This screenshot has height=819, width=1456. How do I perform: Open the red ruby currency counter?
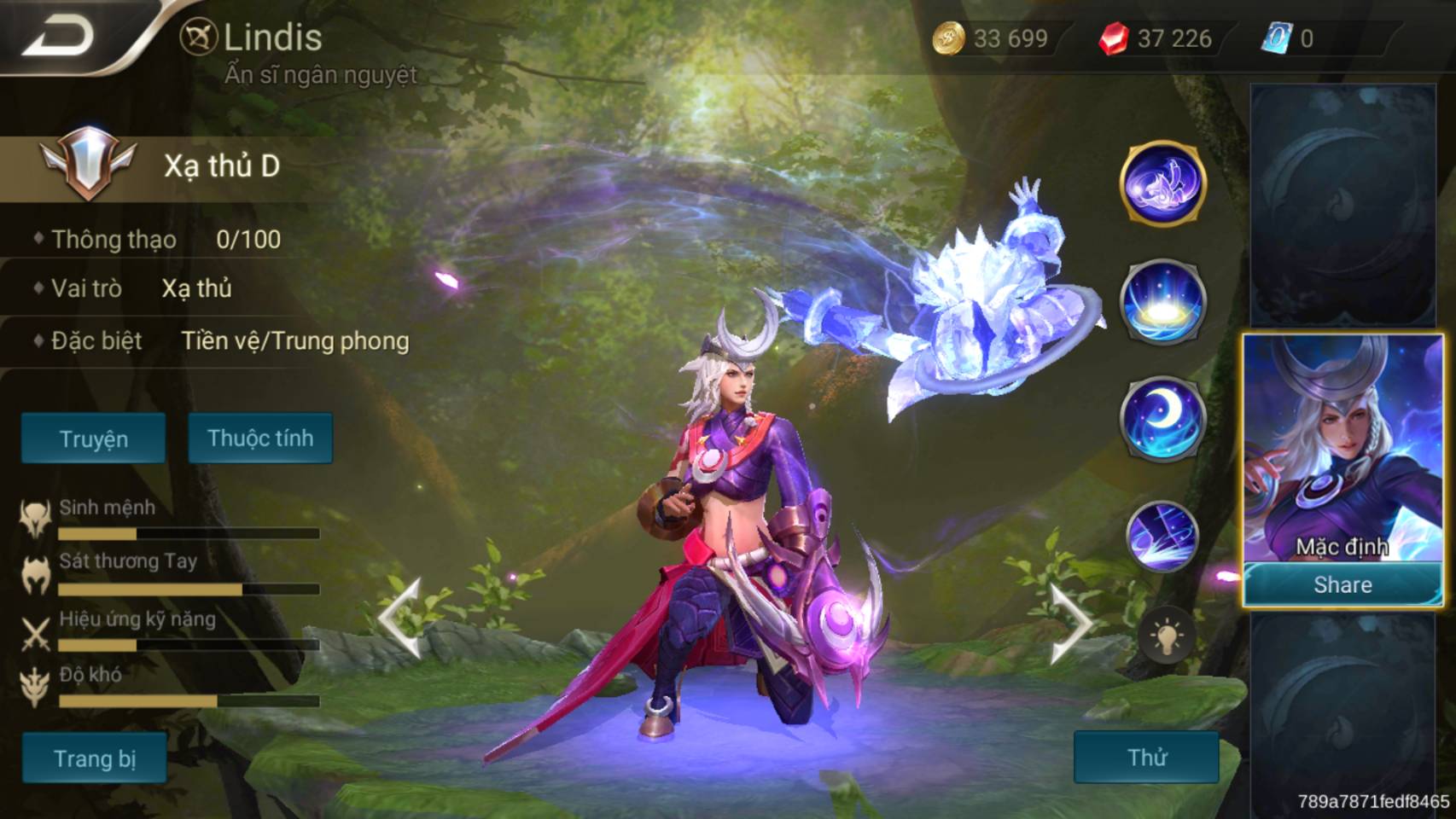[1156, 38]
